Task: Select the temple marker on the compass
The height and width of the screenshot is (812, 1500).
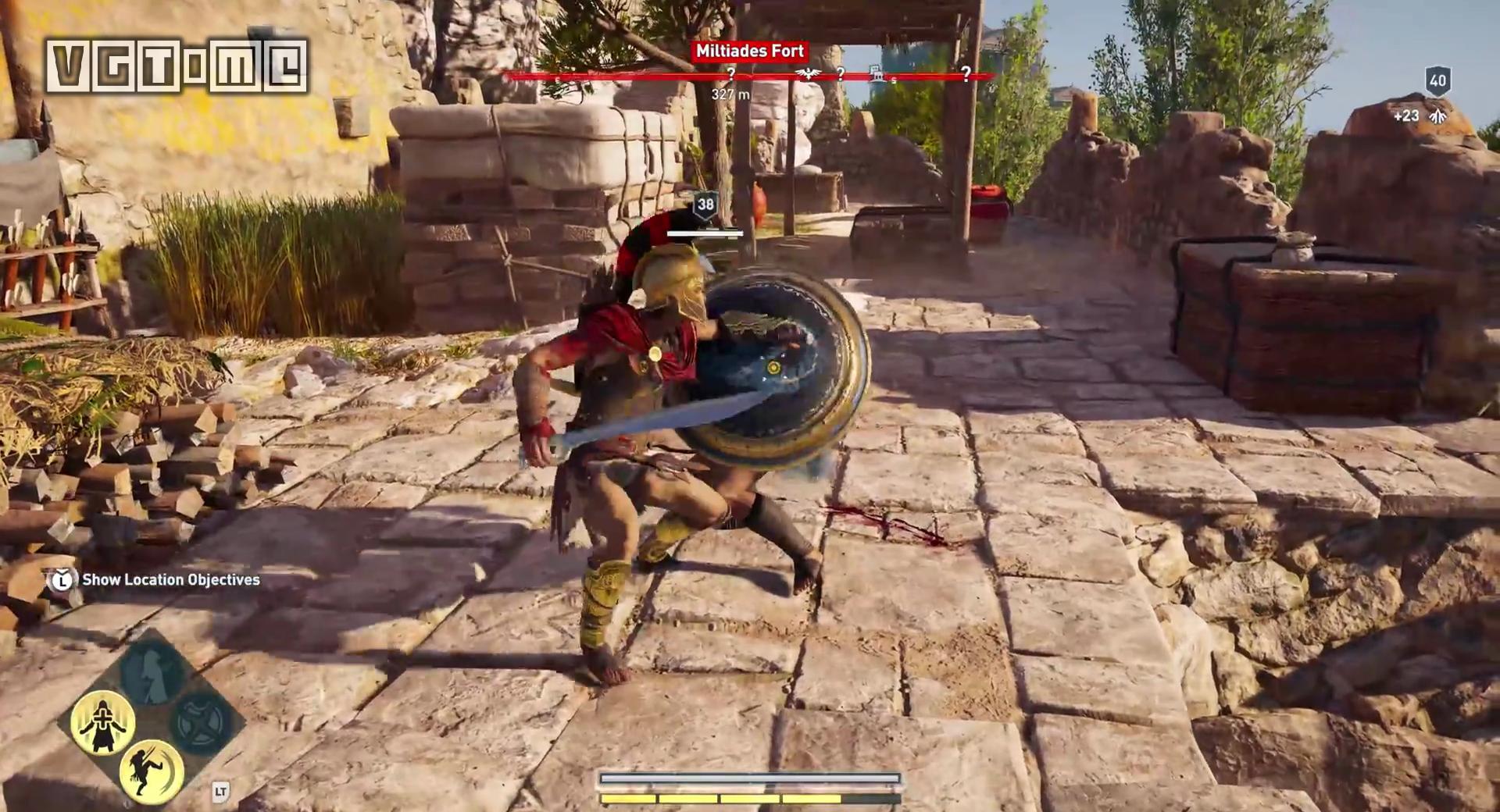Action: point(877,74)
